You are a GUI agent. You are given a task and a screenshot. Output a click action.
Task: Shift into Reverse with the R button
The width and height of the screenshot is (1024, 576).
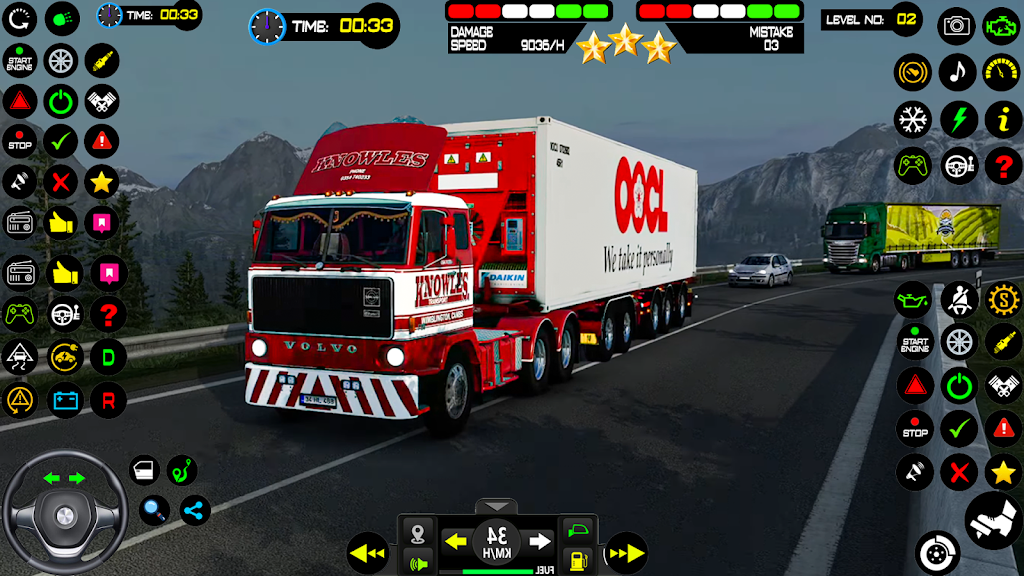pos(108,400)
